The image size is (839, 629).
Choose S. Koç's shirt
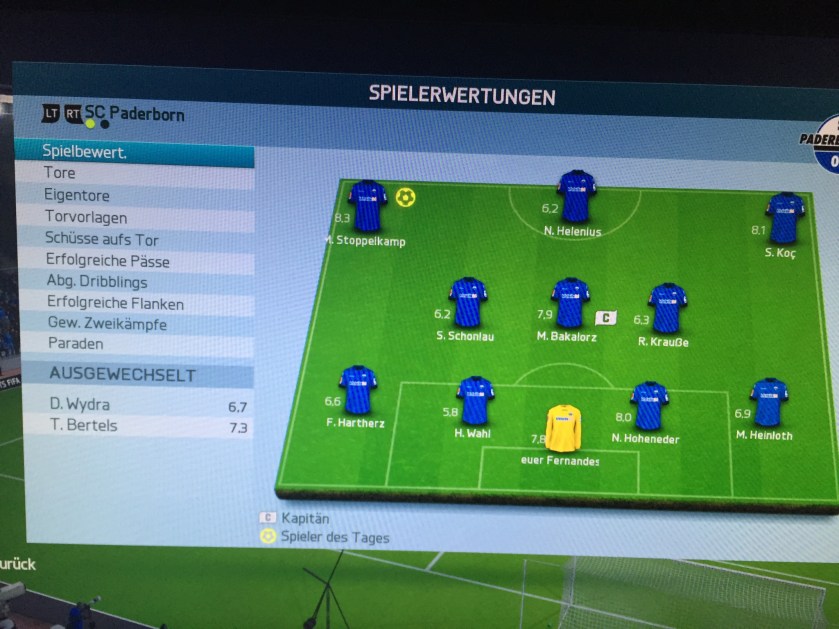784,217
